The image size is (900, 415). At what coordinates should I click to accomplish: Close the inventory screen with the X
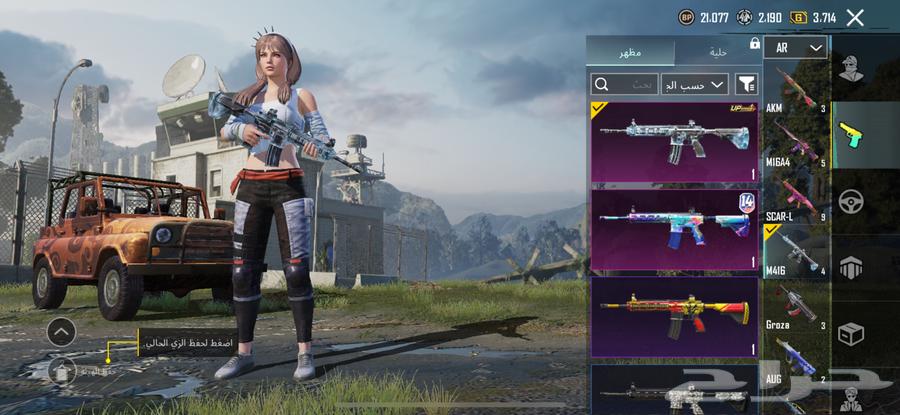coord(855,17)
